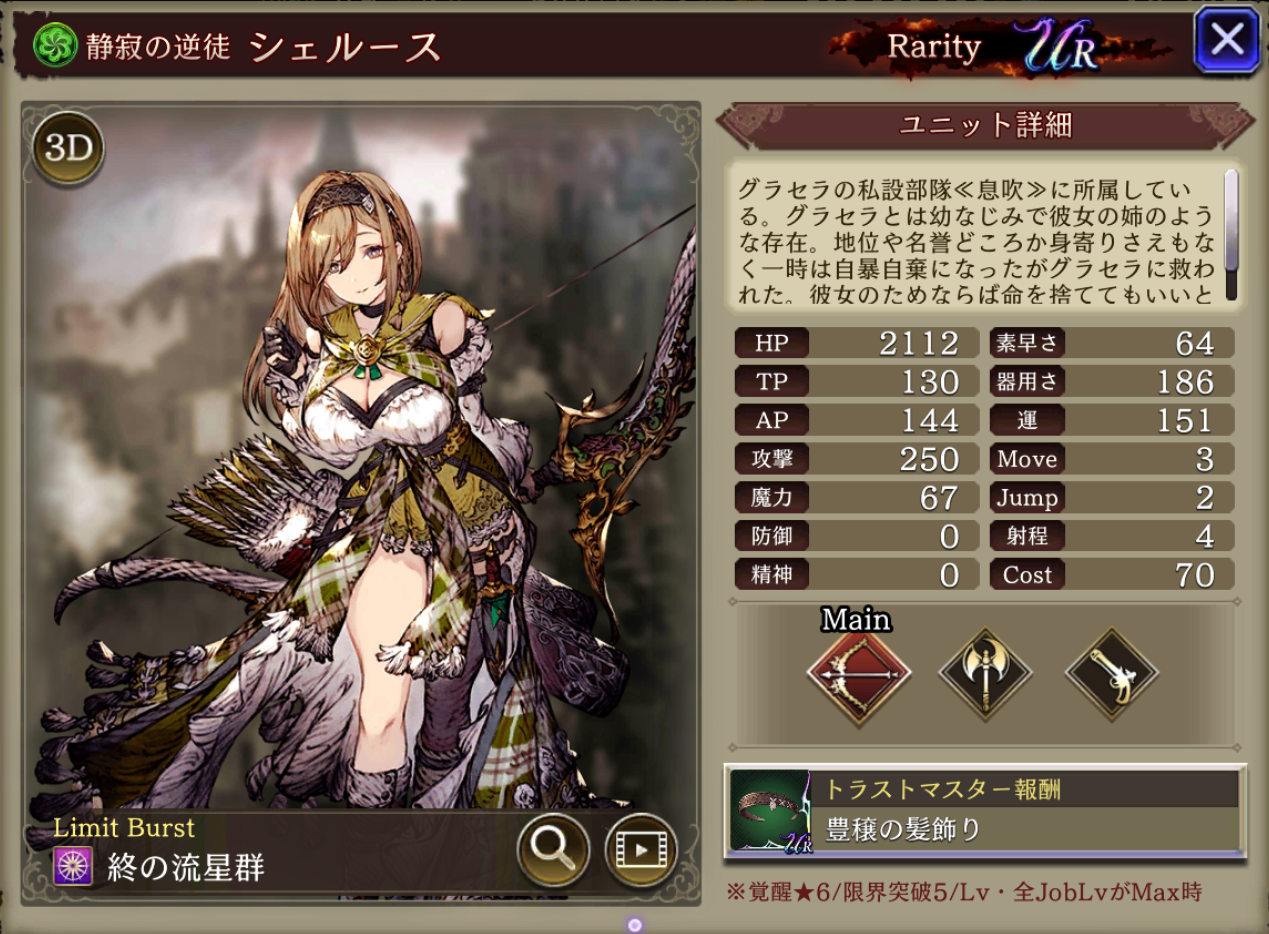Toggle the 3D model view
The height and width of the screenshot is (934, 1269).
(68, 149)
